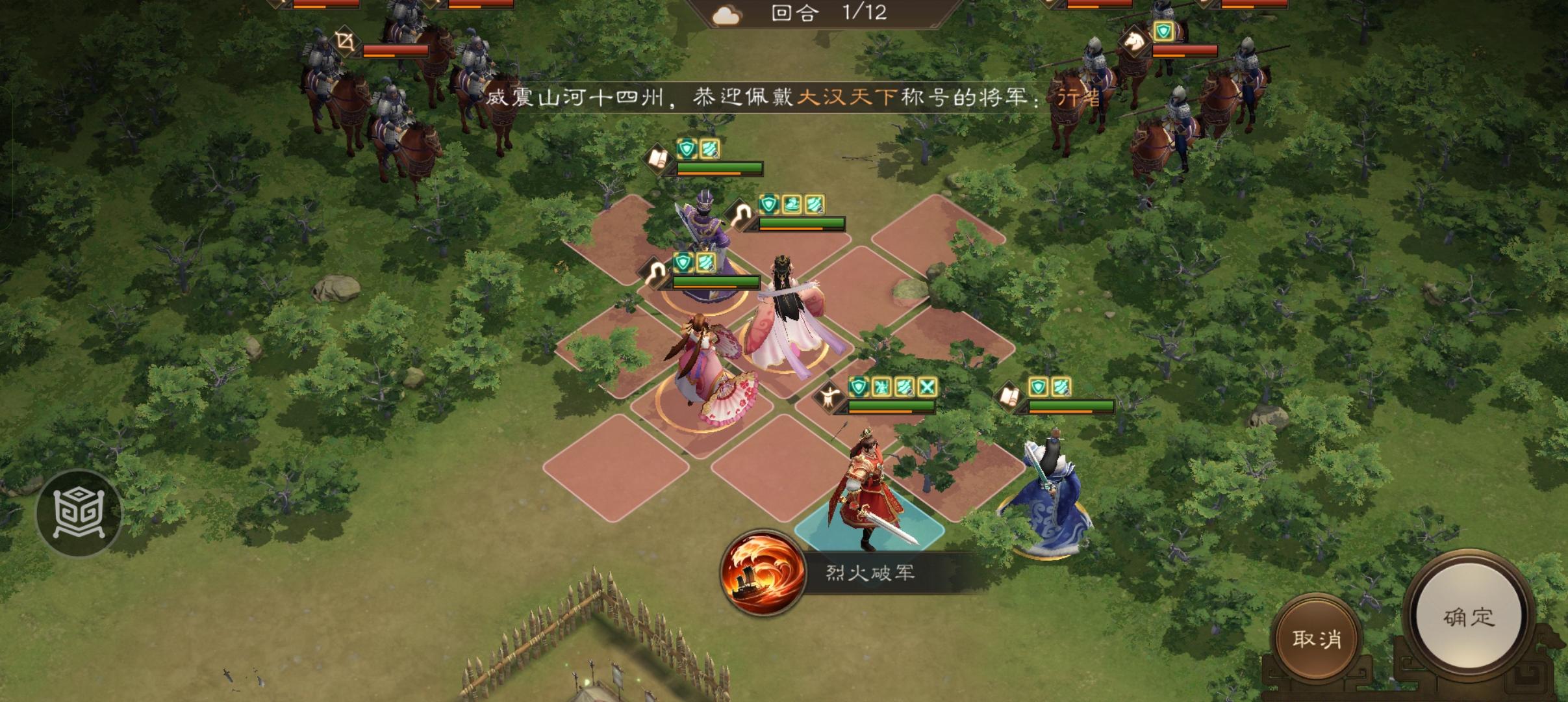Click the horse-shaped buff icon in the middle buff row
This screenshot has height=702, width=1568.
pyautogui.click(x=791, y=203)
